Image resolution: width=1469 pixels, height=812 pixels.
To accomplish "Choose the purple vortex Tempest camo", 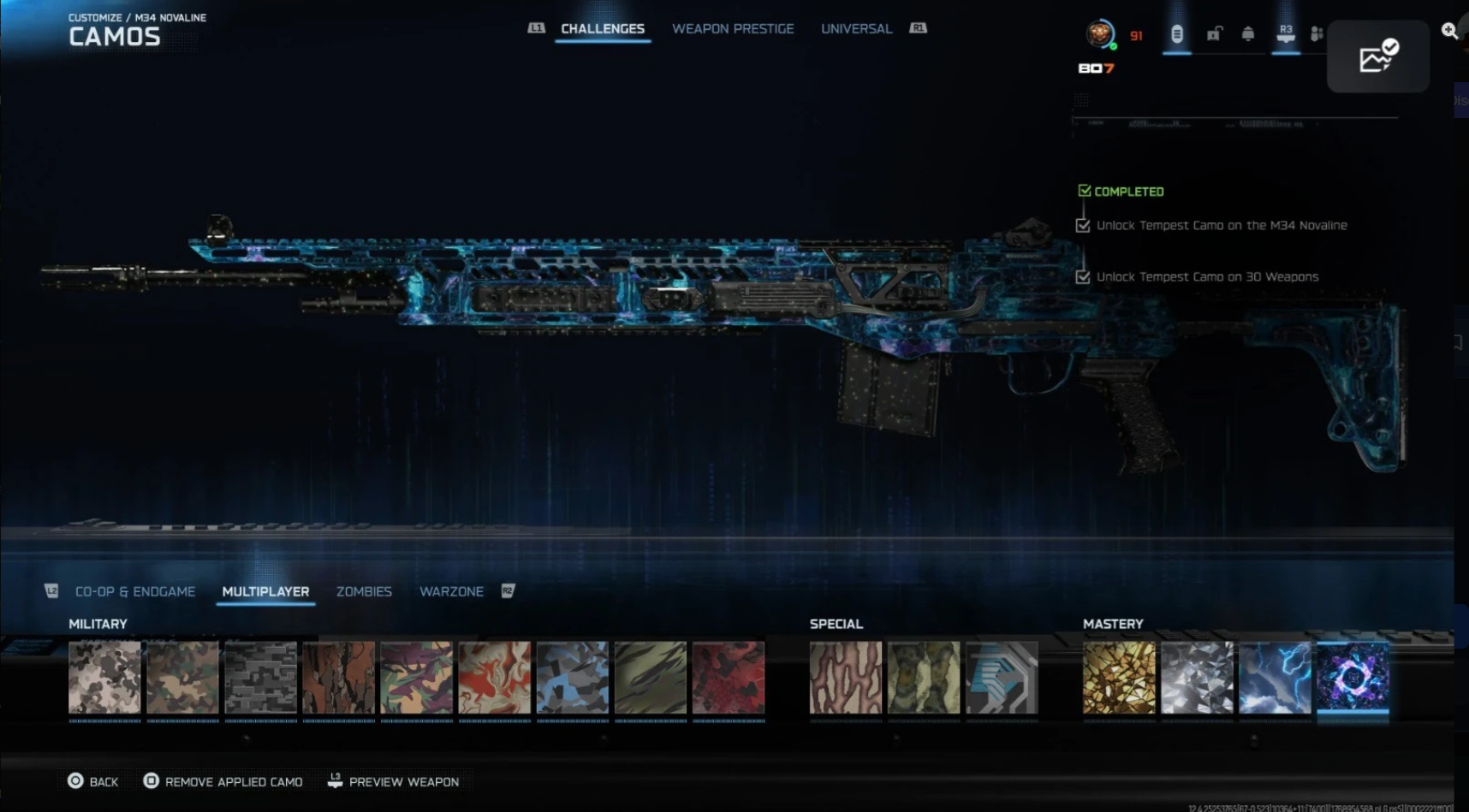I will click(x=1353, y=678).
